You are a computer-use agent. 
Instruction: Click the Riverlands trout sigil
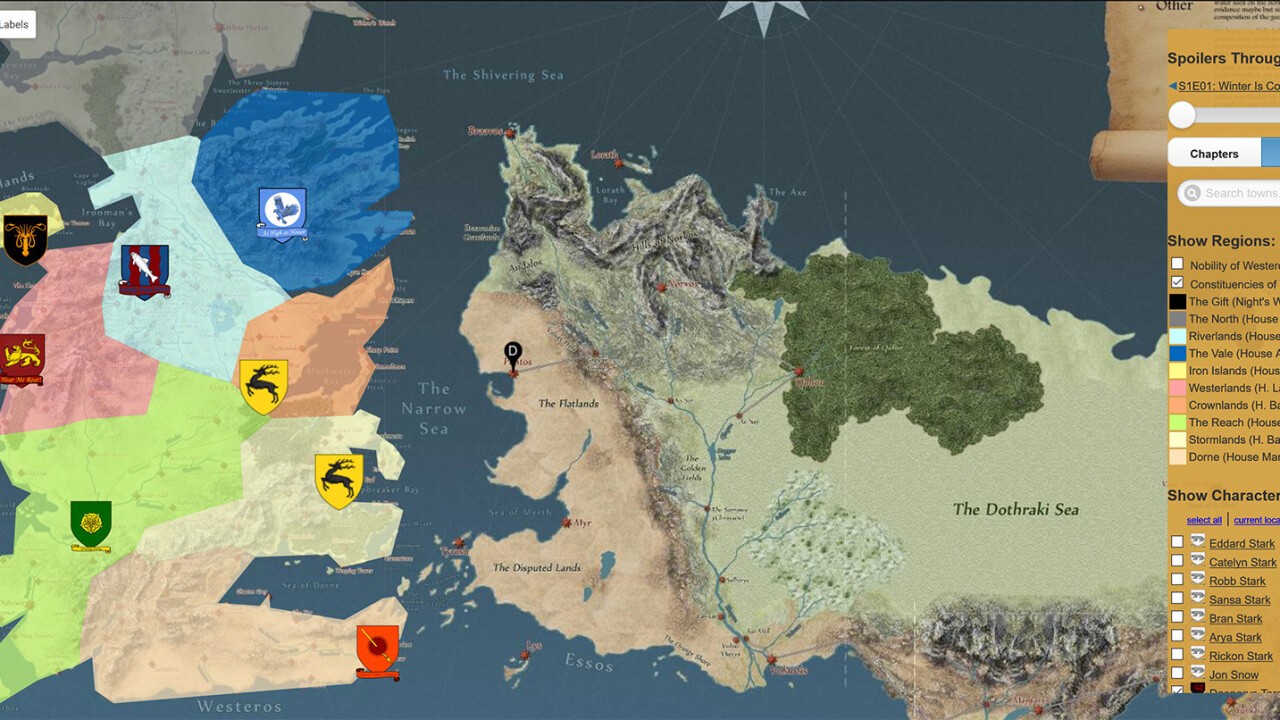(x=144, y=271)
